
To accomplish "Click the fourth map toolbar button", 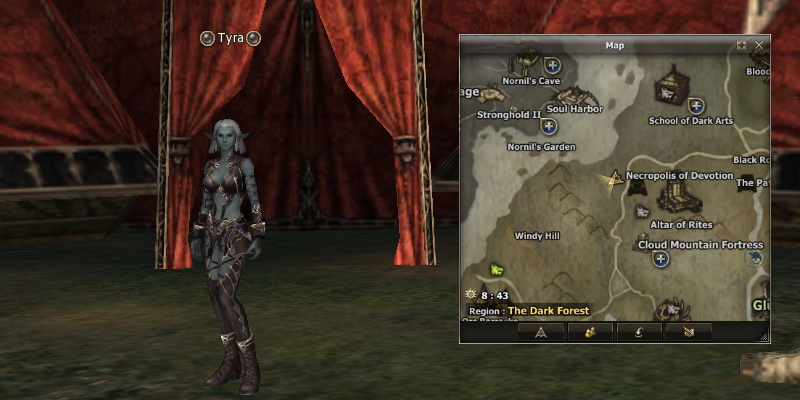I will pyautogui.click(x=688, y=332).
